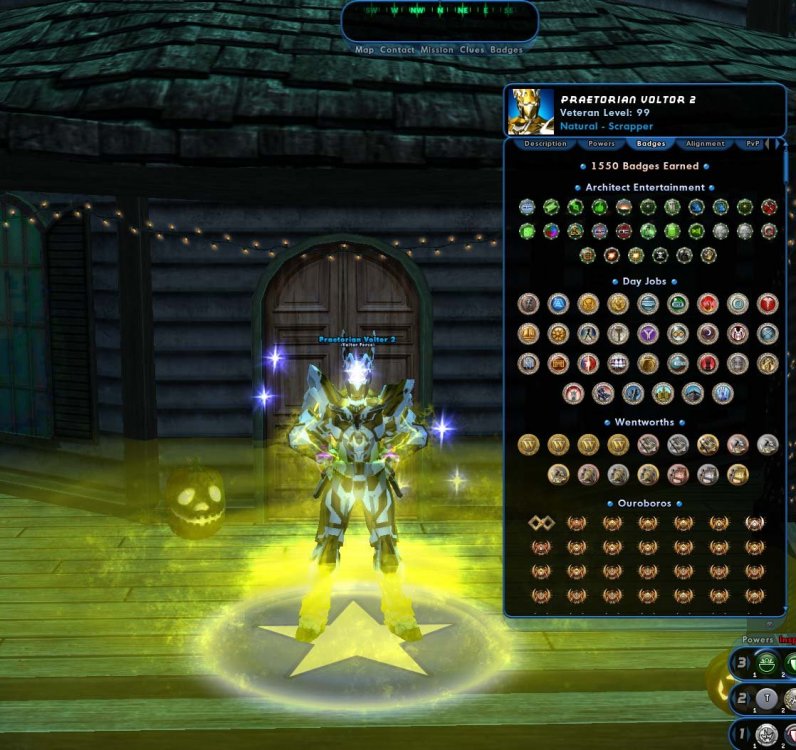Click the Praetorian Voltor 2 character portrait
Image resolution: width=796 pixels, height=750 pixels.
531,111
